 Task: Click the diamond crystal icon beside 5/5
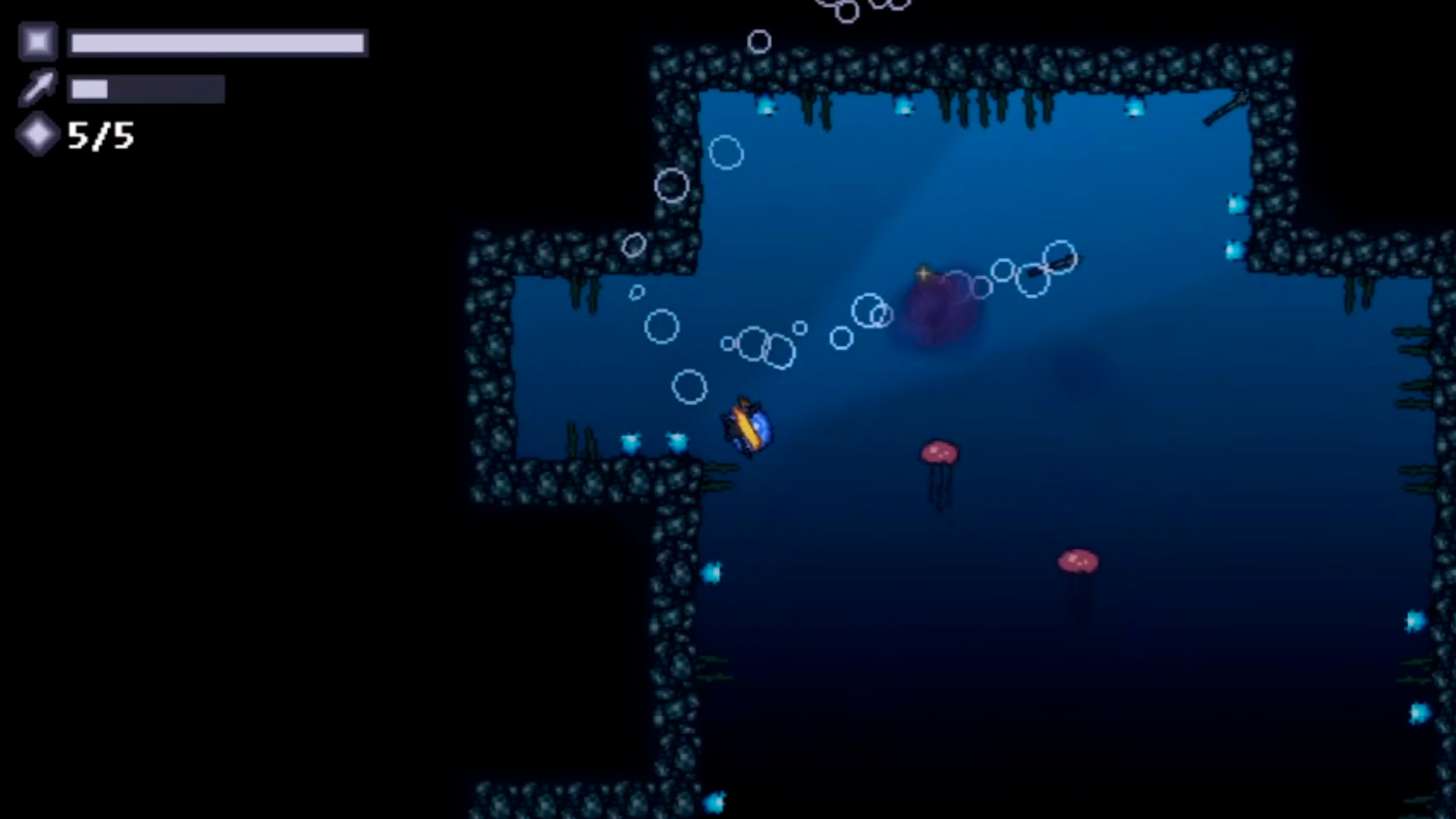(x=36, y=135)
